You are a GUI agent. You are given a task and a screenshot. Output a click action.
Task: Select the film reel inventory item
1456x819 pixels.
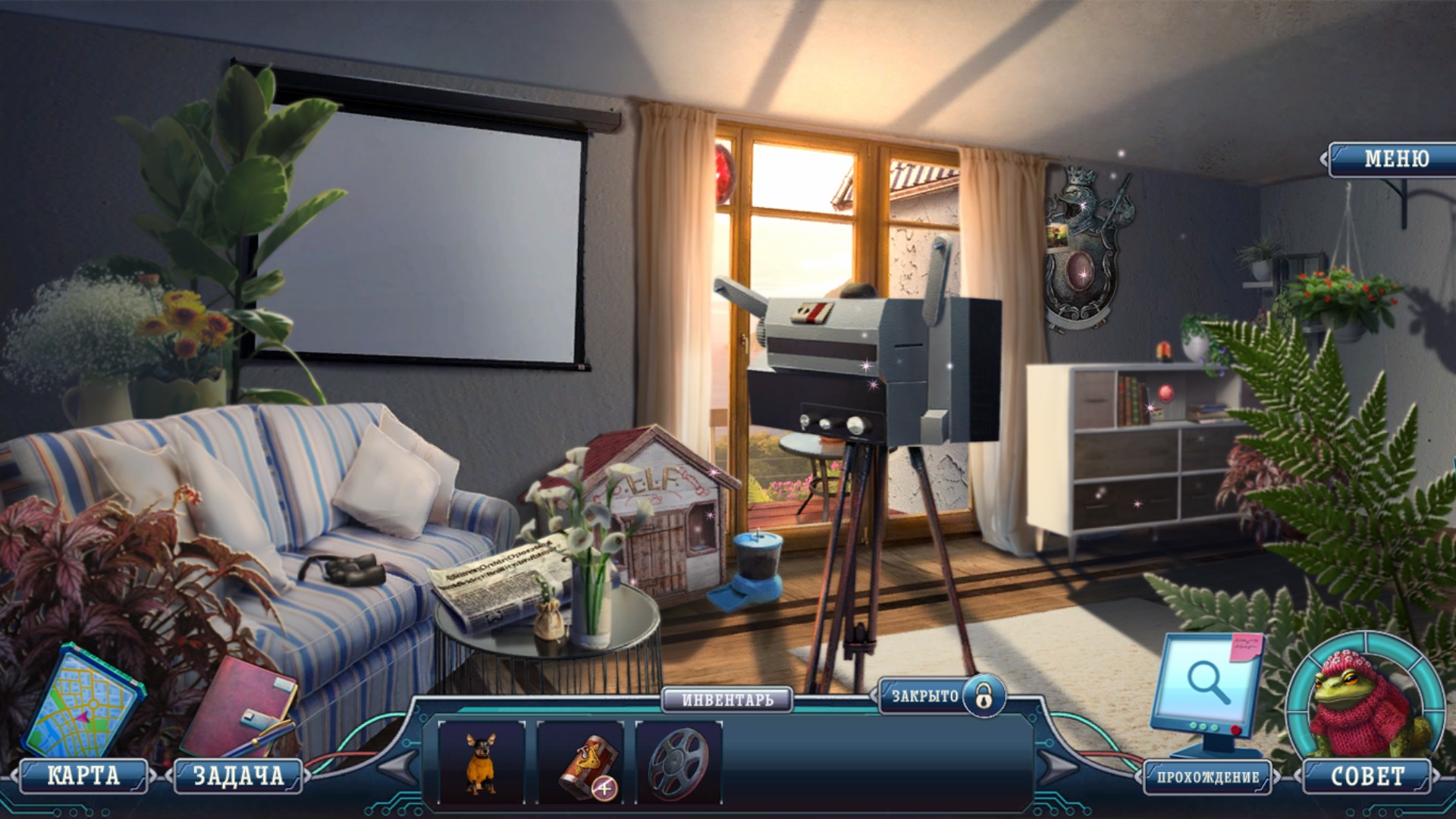[677, 761]
